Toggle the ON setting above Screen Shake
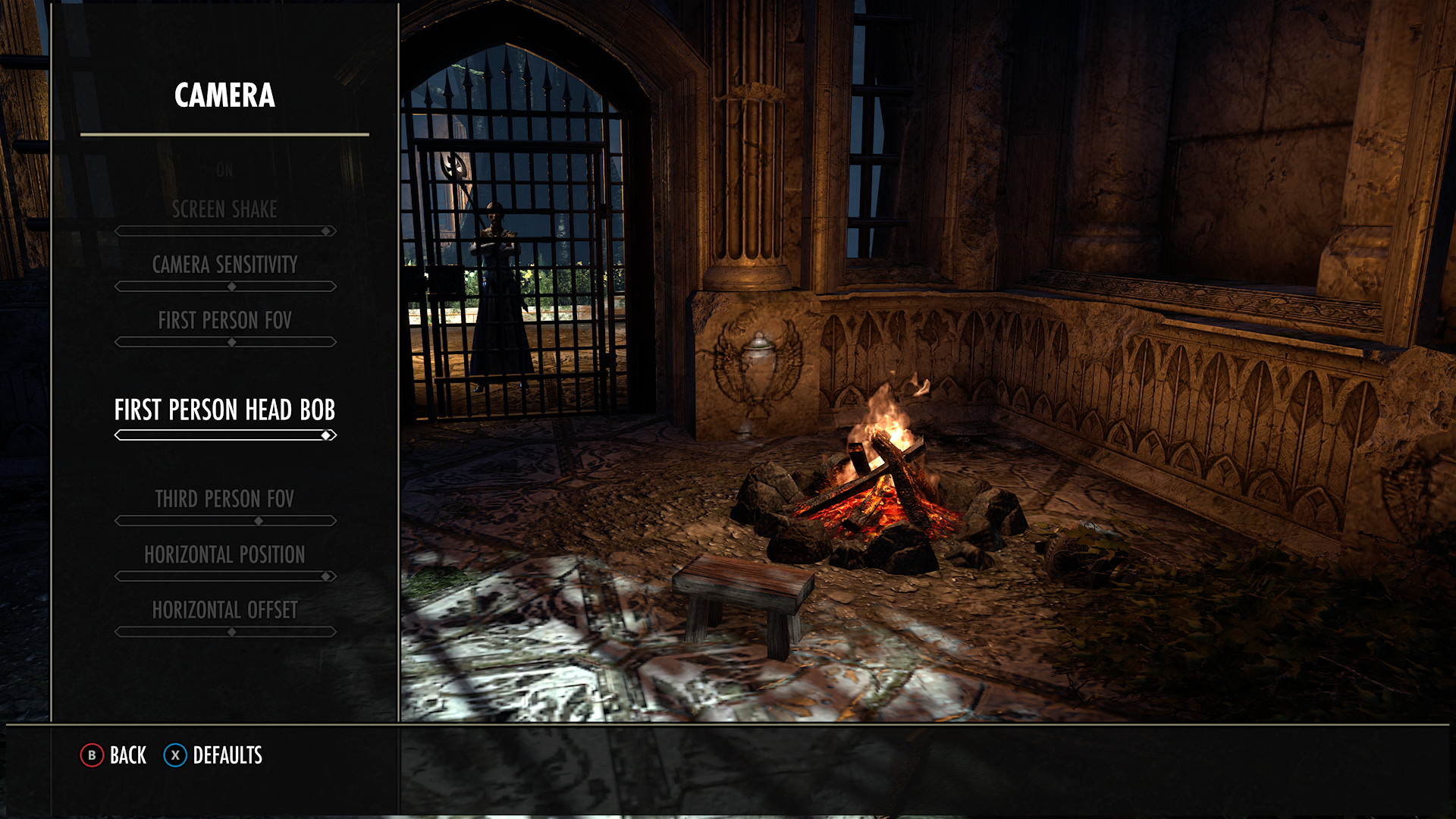 224,169
